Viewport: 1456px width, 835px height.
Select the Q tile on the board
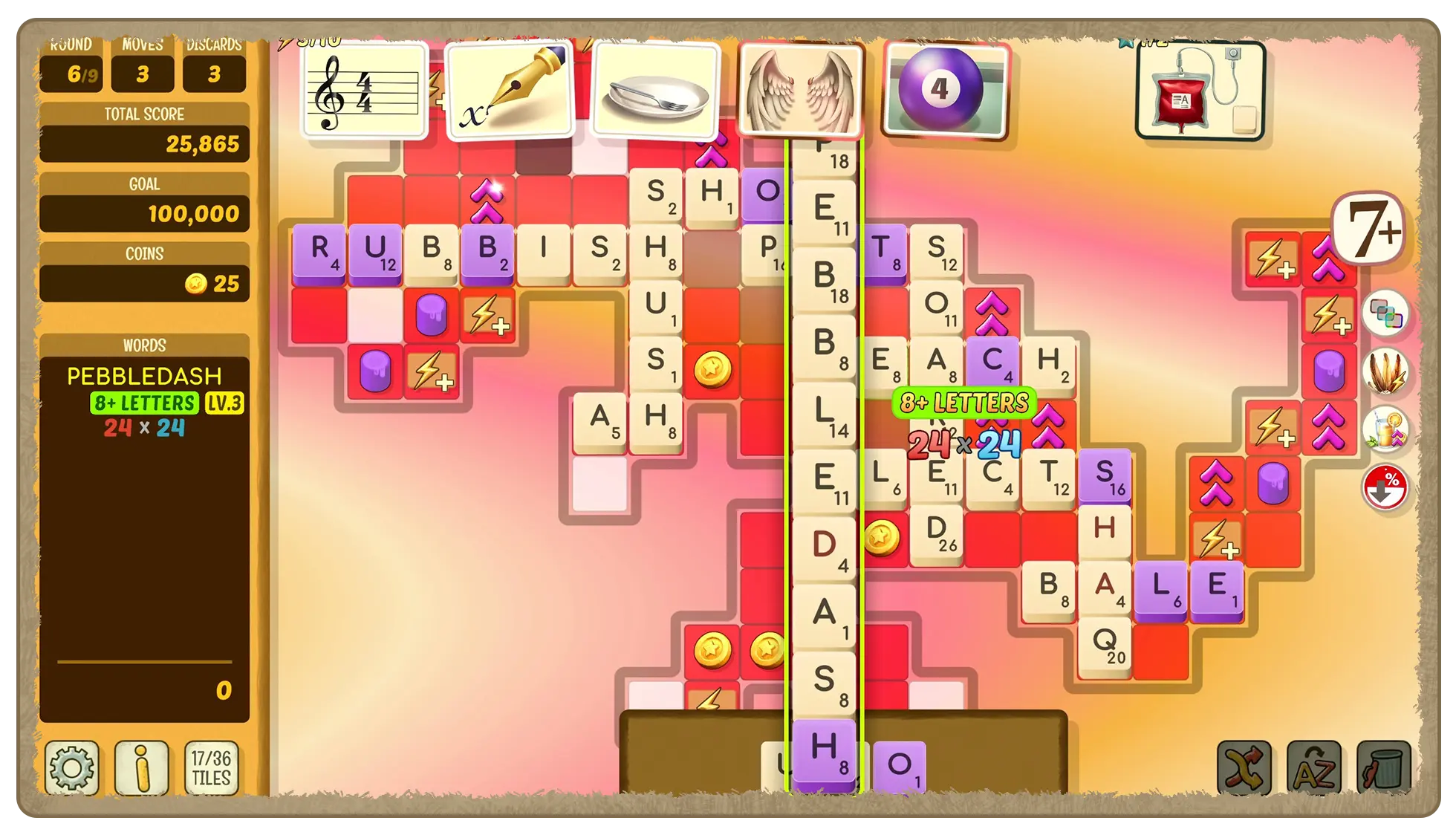tap(1105, 643)
